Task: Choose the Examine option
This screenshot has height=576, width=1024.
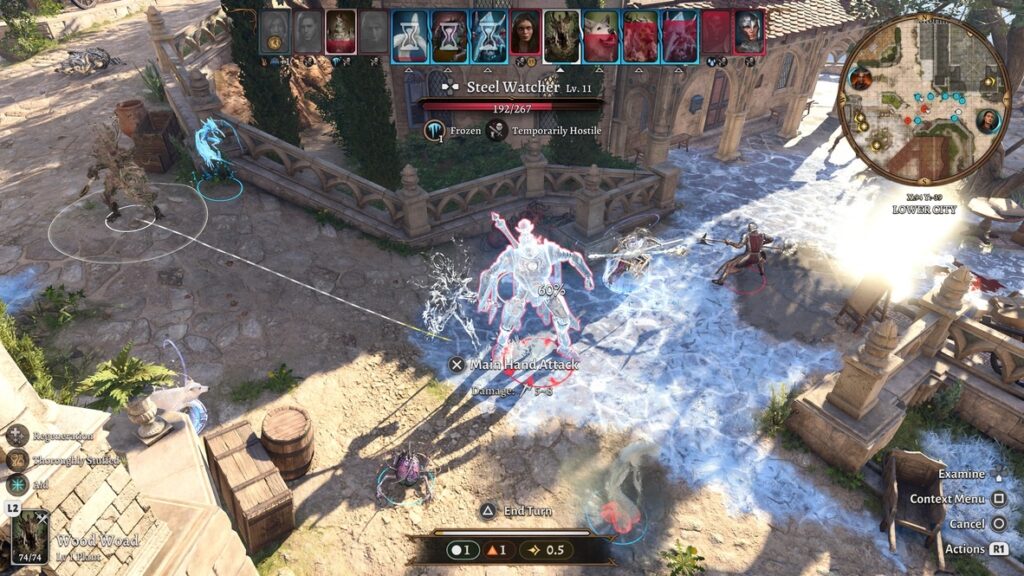Action: coord(998,474)
